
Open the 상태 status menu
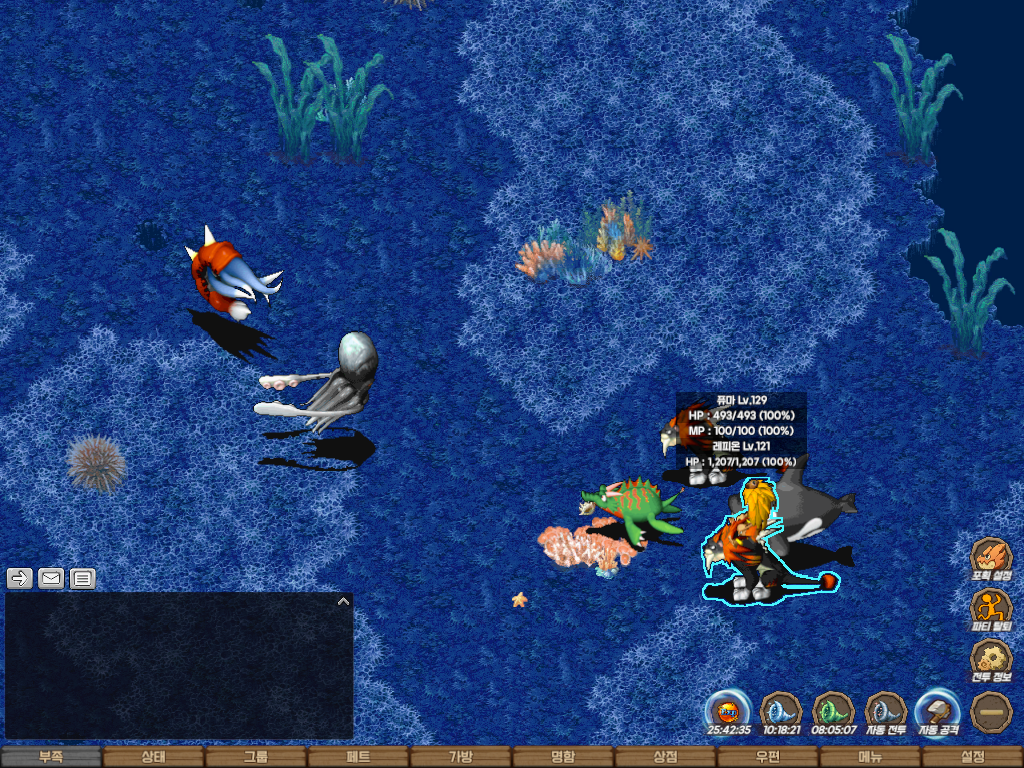point(153,757)
